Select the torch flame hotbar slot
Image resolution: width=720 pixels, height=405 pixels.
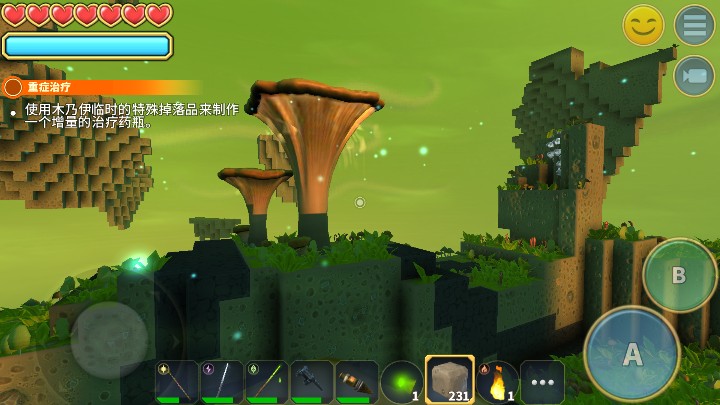pos(496,382)
